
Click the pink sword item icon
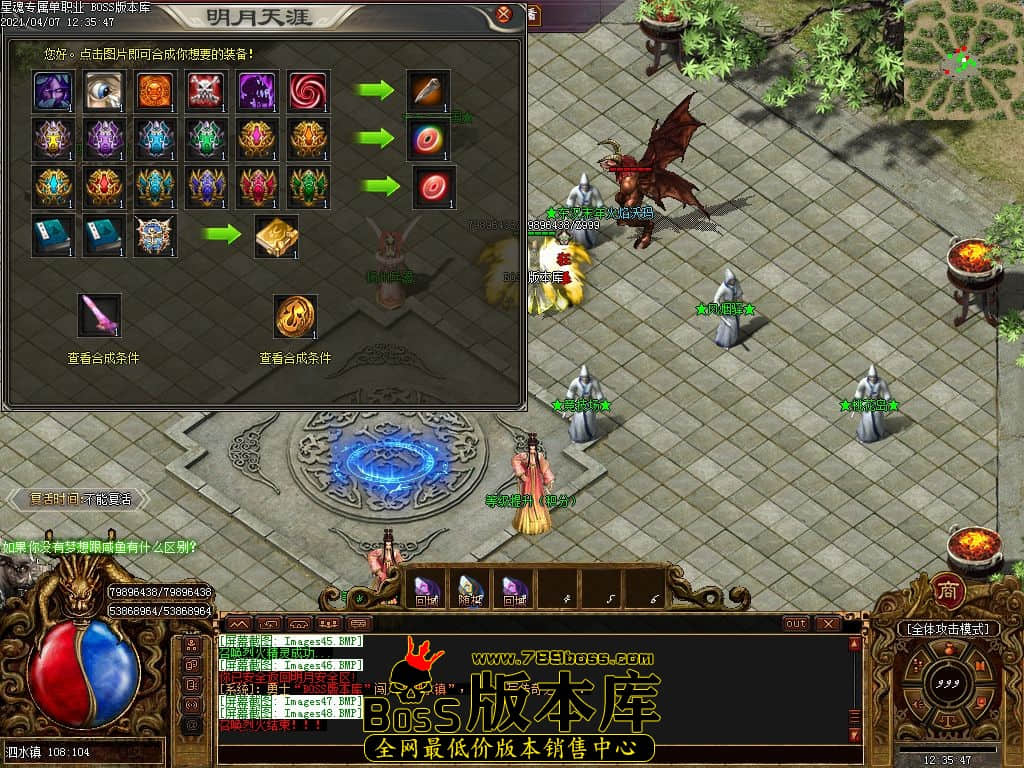[100, 315]
